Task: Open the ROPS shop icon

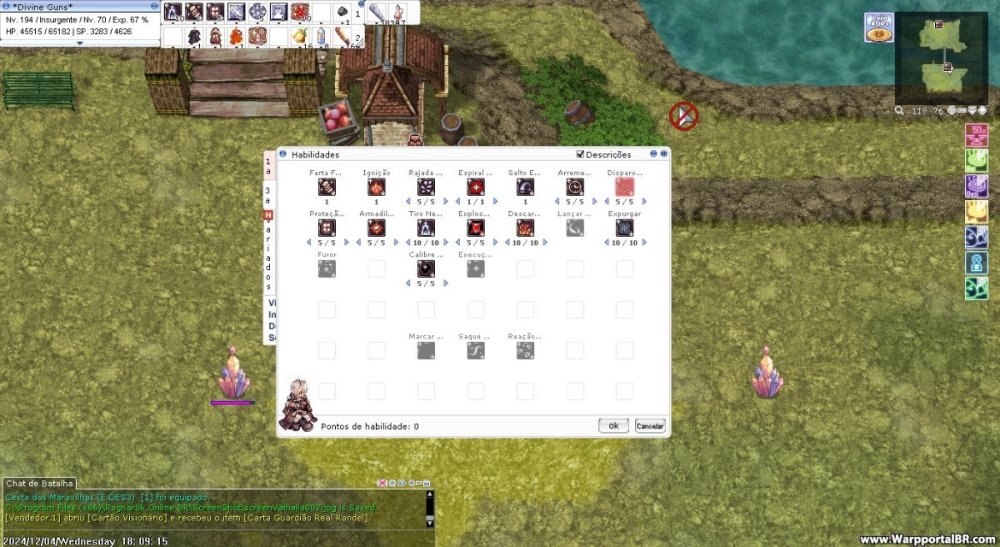Action: (878, 28)
